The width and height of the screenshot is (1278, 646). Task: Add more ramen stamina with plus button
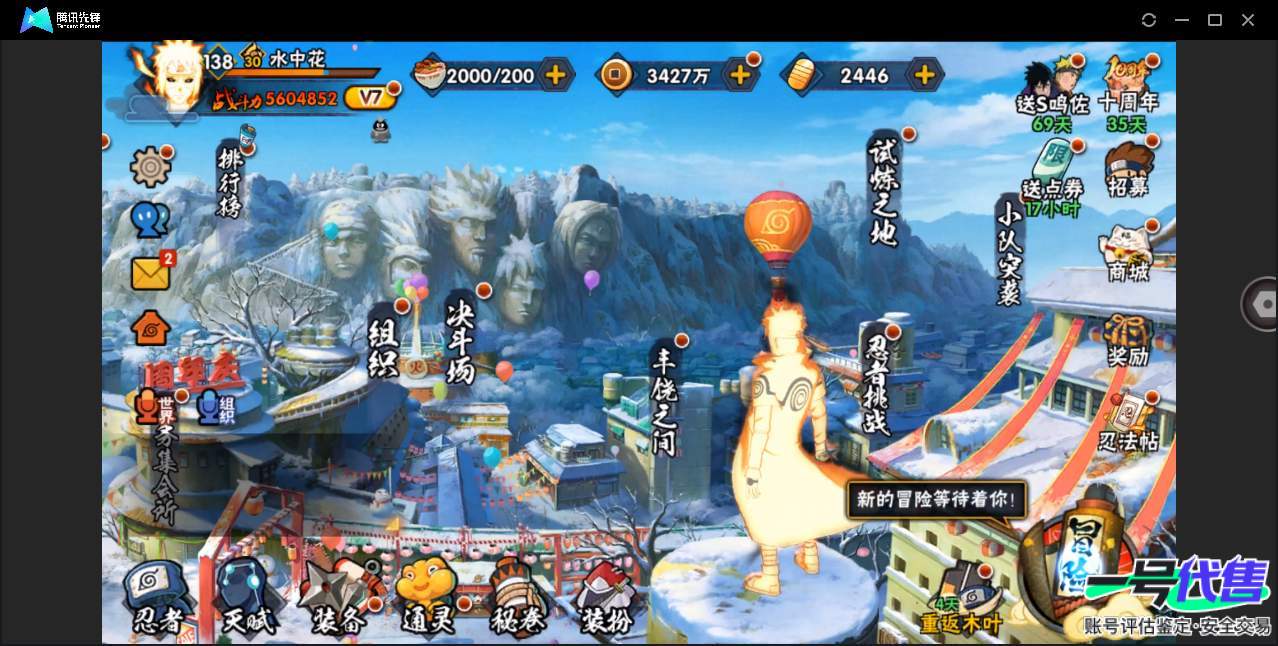click(x=555, y=74)
